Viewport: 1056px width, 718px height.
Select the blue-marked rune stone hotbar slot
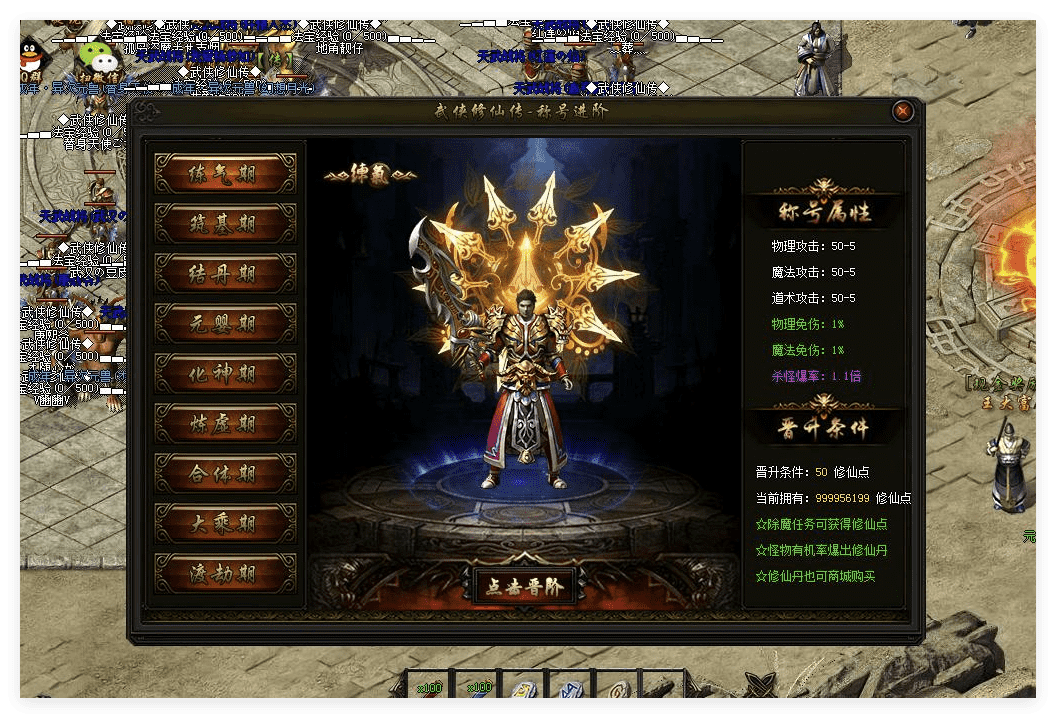[x=572, y=689]
